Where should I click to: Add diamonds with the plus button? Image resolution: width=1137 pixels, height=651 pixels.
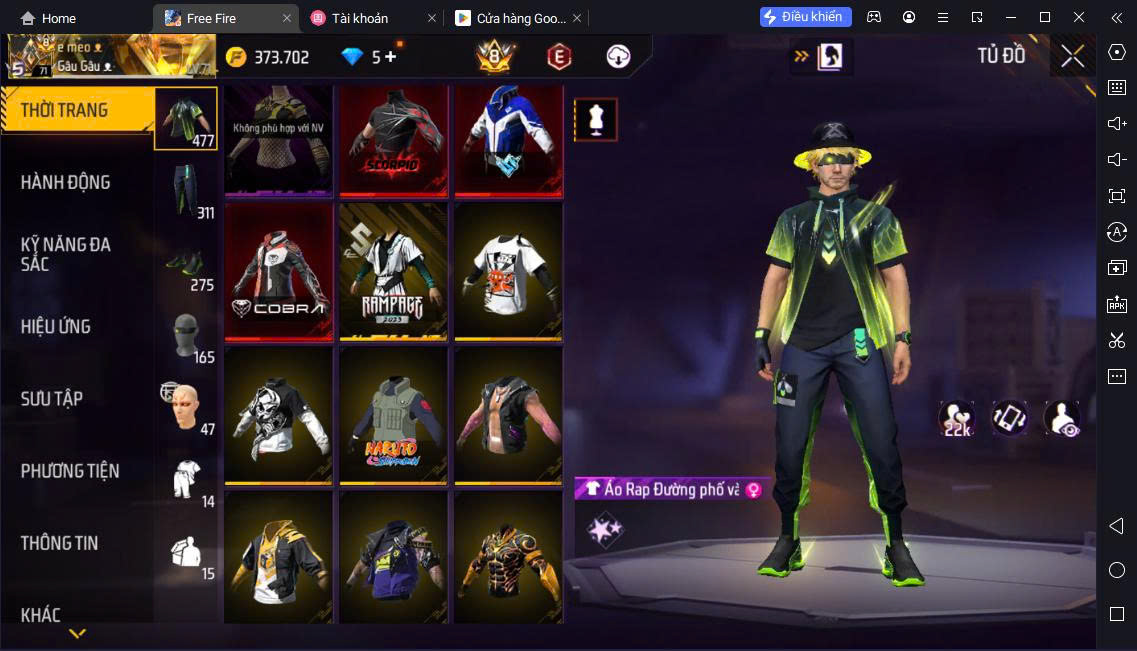tap(390, 57)
